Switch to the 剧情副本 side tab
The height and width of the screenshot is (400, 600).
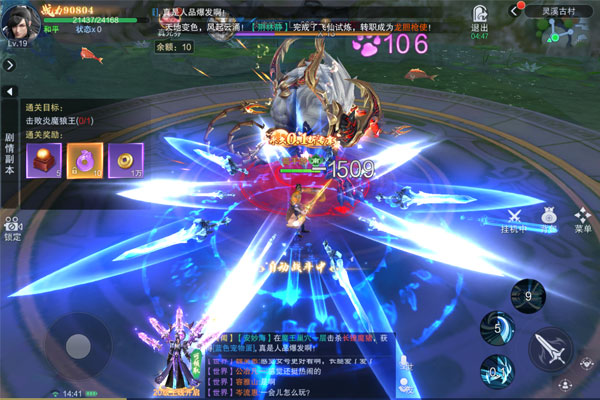pos(10,154)
